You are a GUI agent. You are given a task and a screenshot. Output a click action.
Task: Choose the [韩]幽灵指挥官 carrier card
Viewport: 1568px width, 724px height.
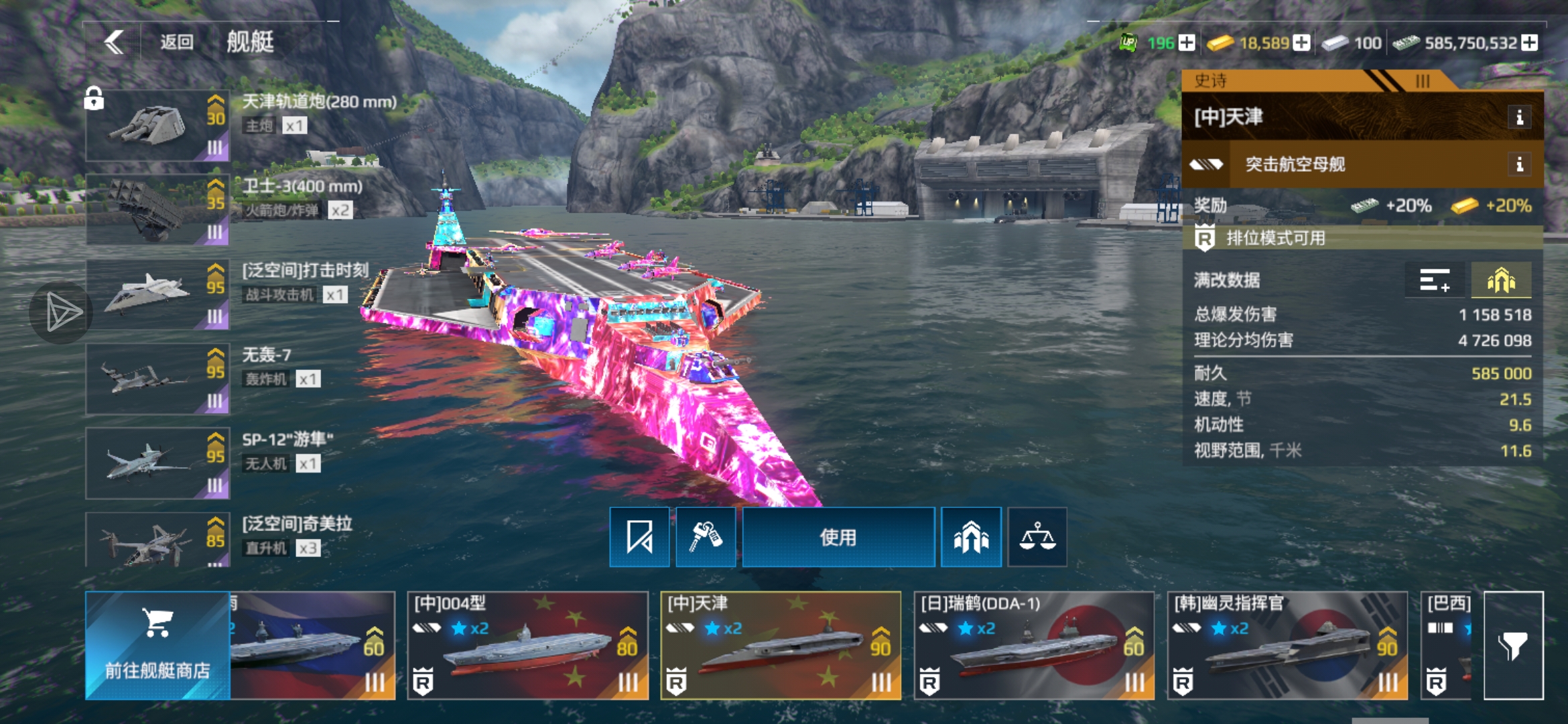tap(1287, 645)
